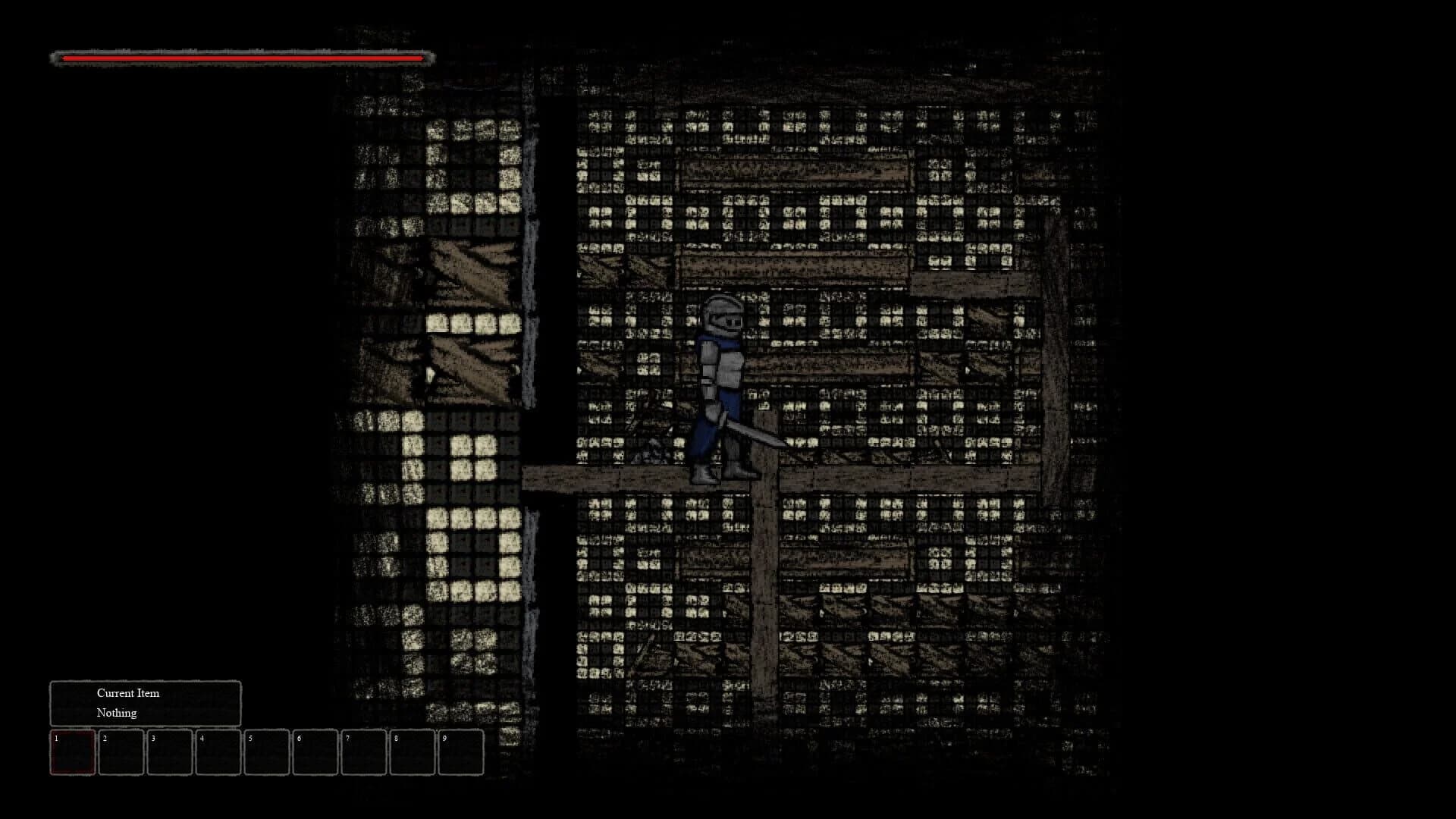Click the Current Item panel border frame
The width and height of the screenshot is (1456, 819).
point(145,684)
